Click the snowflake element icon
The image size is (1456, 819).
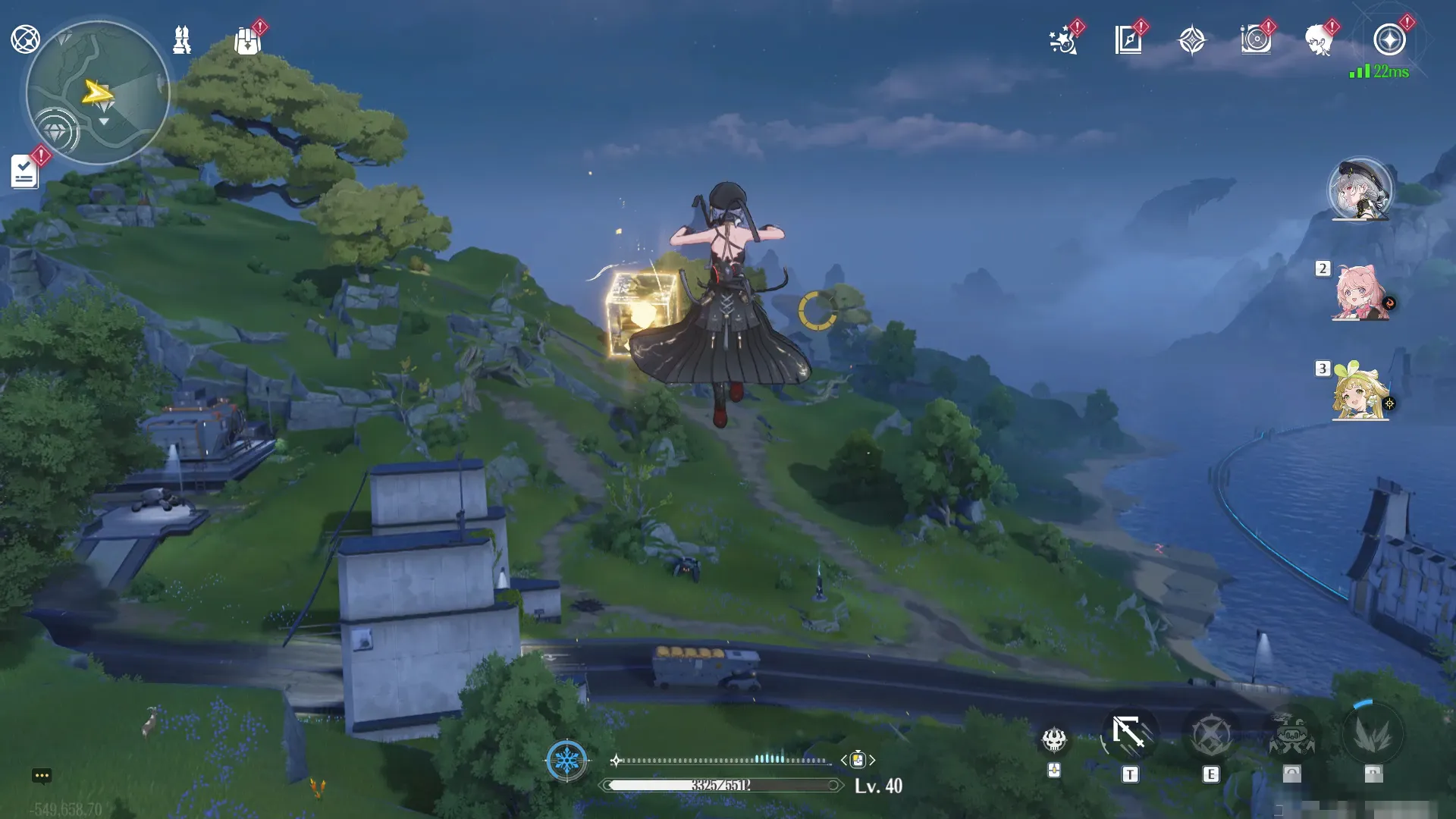coord(566,759)
